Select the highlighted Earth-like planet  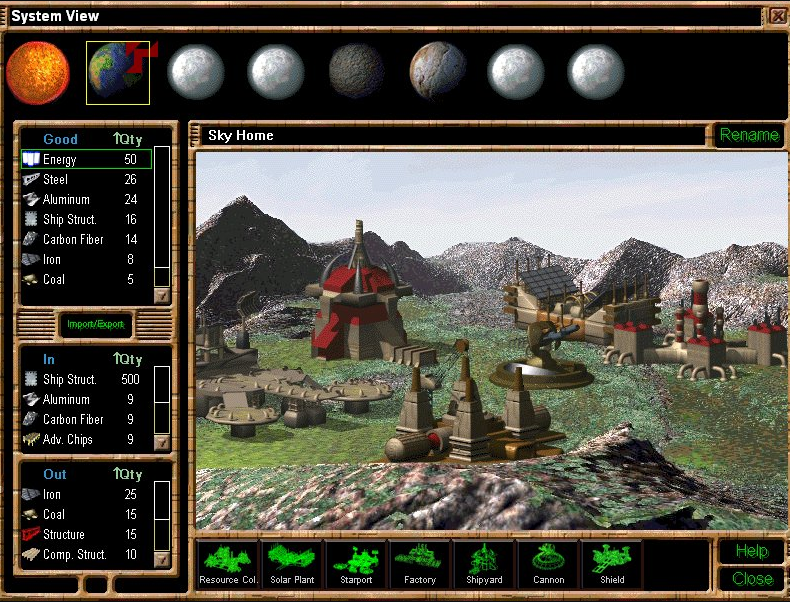click(117, 72)
